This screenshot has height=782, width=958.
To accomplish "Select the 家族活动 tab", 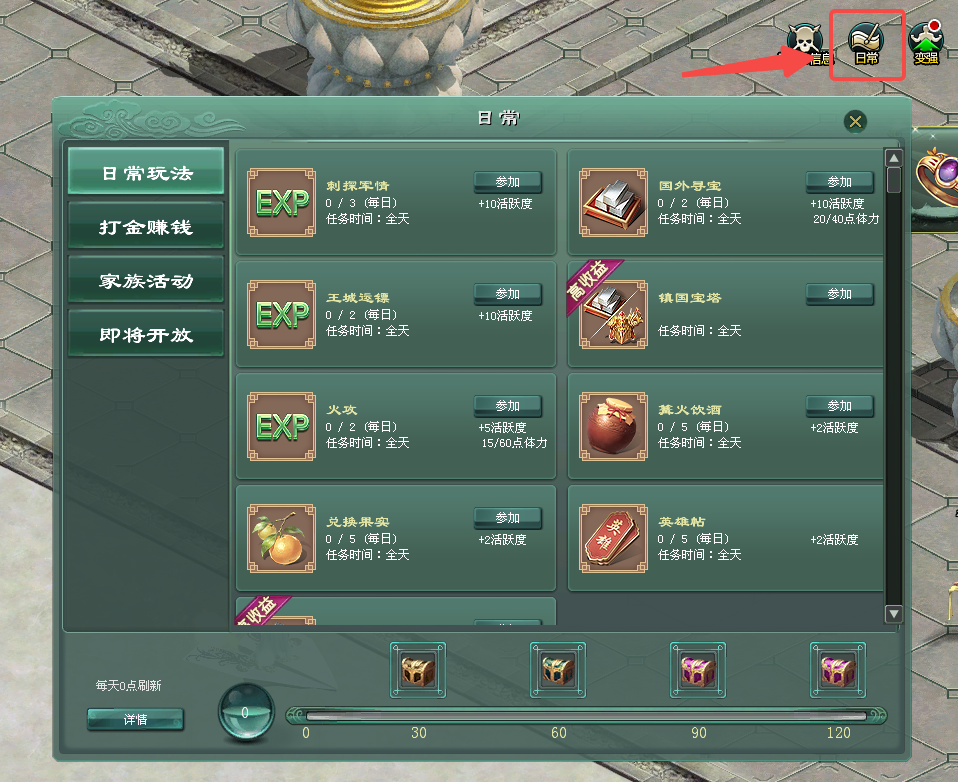I will [x=146, y=282].
